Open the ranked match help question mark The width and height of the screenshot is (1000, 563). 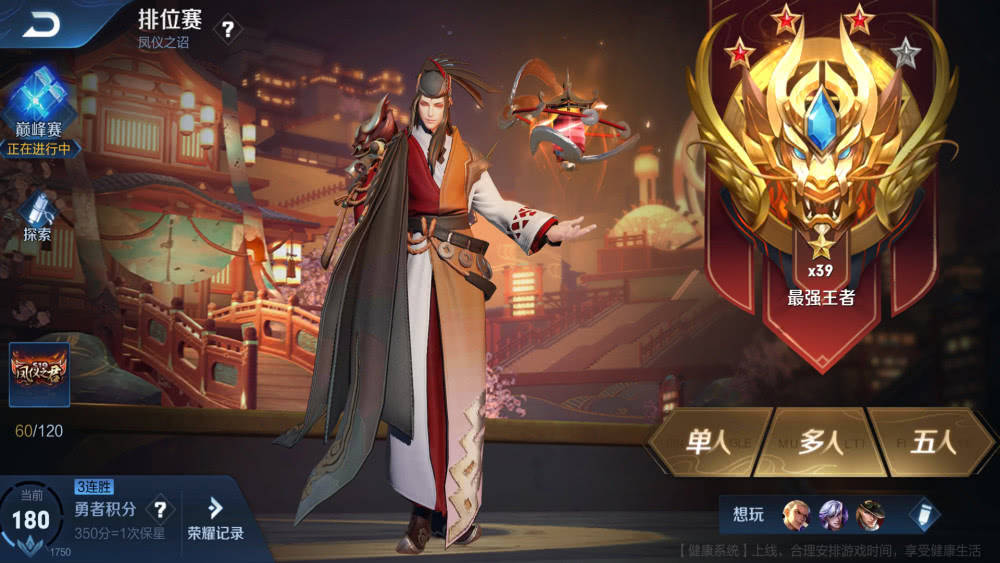point(228,30)
